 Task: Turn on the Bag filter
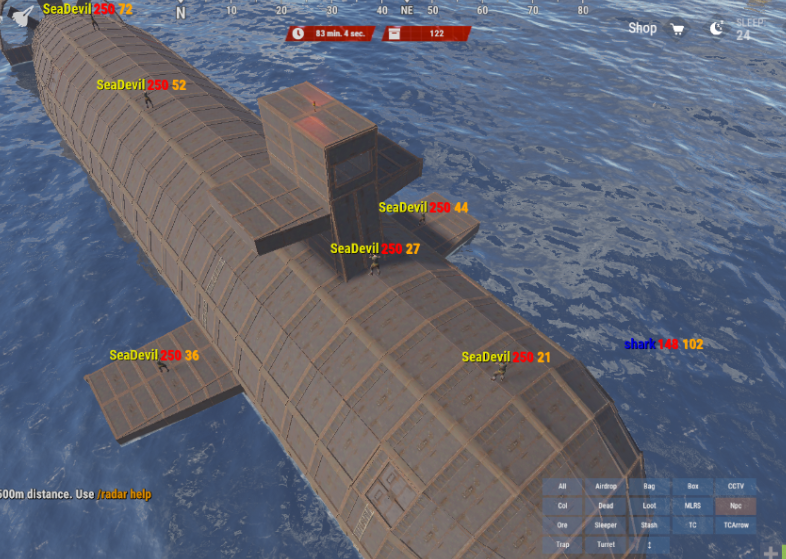(649, 486)
